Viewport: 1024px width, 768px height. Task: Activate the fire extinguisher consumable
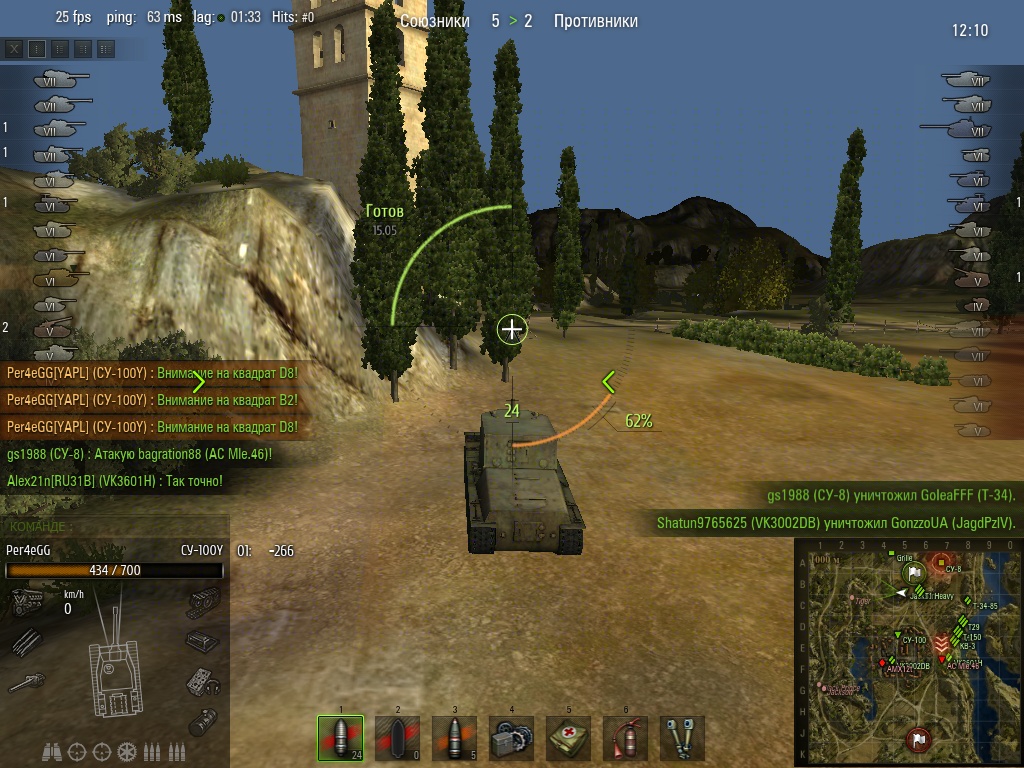(x=625, y=738)
